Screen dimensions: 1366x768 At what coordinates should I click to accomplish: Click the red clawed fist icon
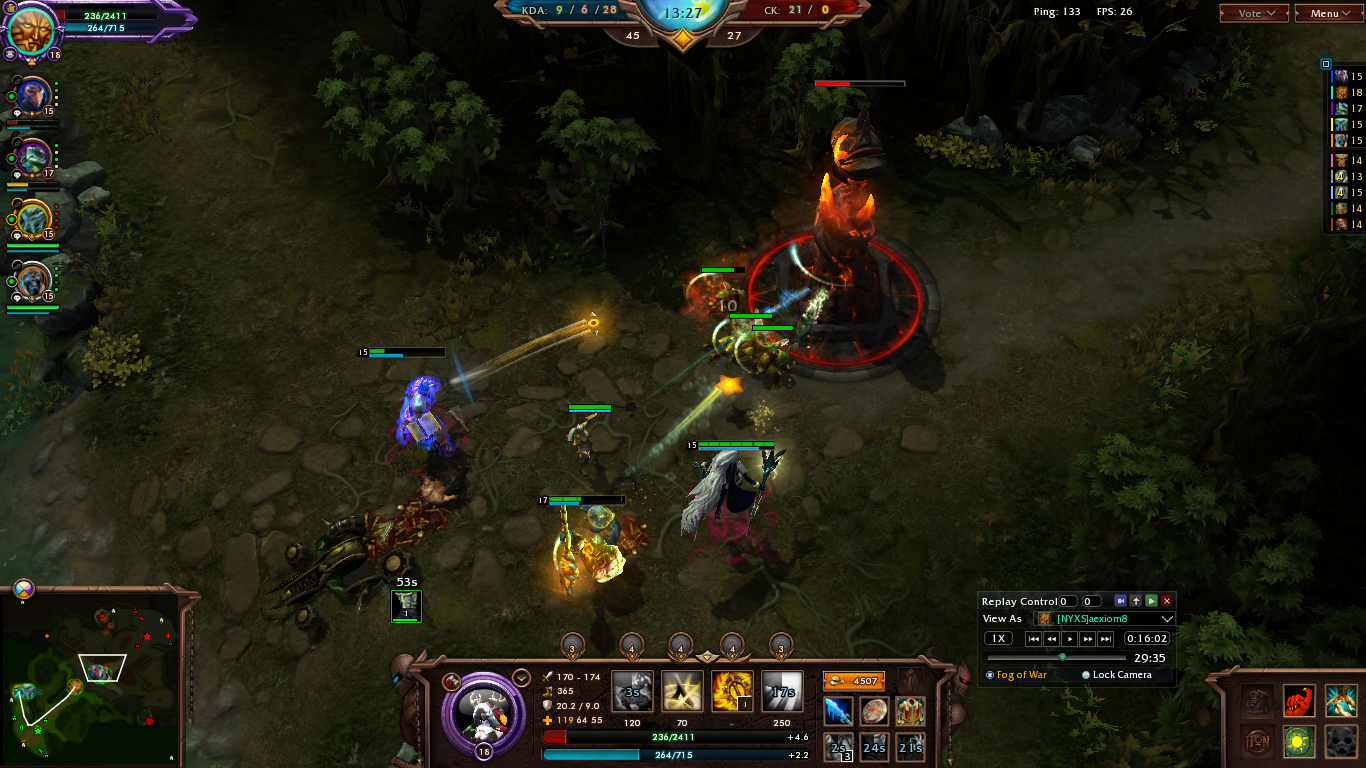click(1299, 700)
